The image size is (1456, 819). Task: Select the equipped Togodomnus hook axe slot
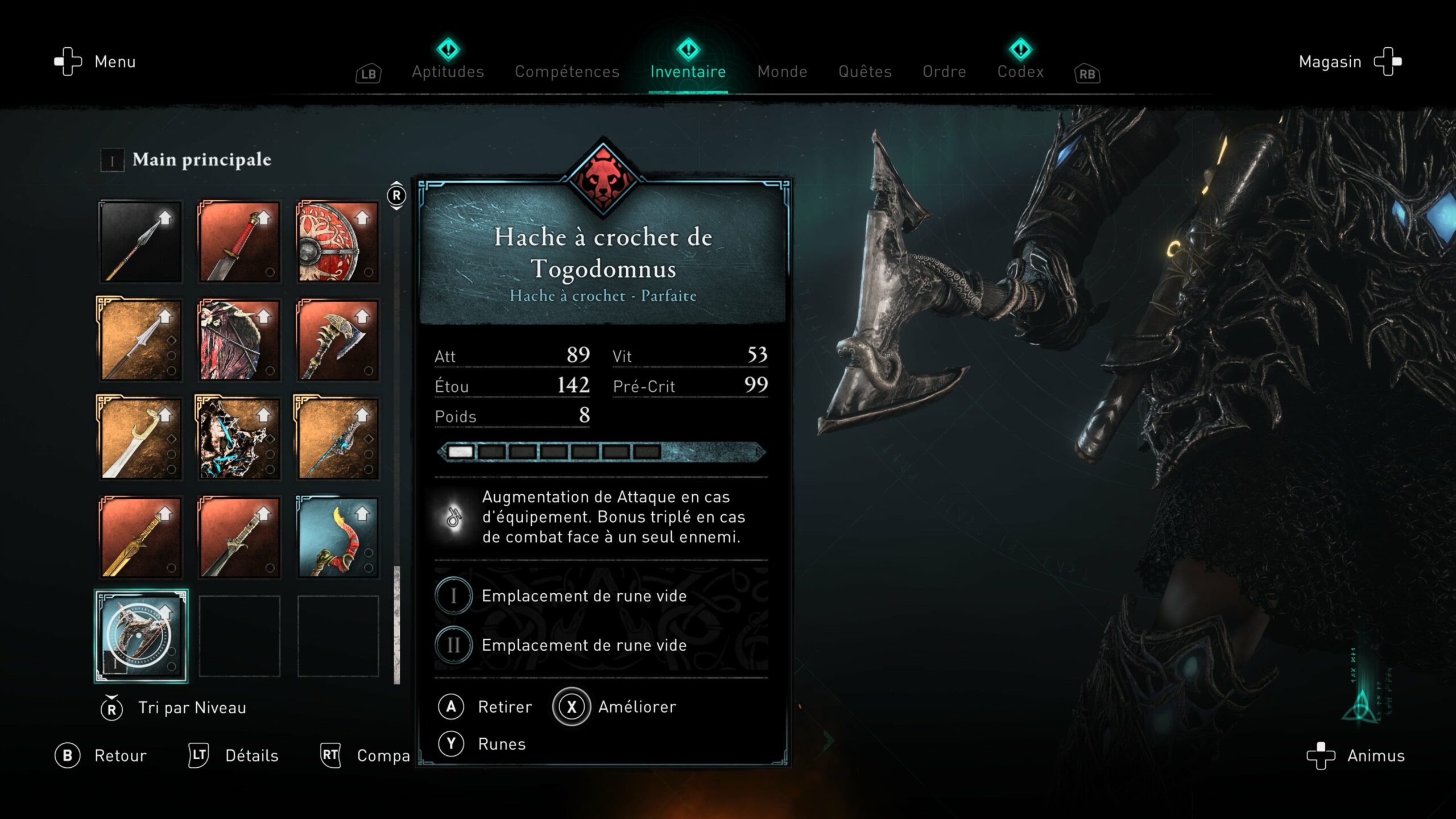(140, 636)
